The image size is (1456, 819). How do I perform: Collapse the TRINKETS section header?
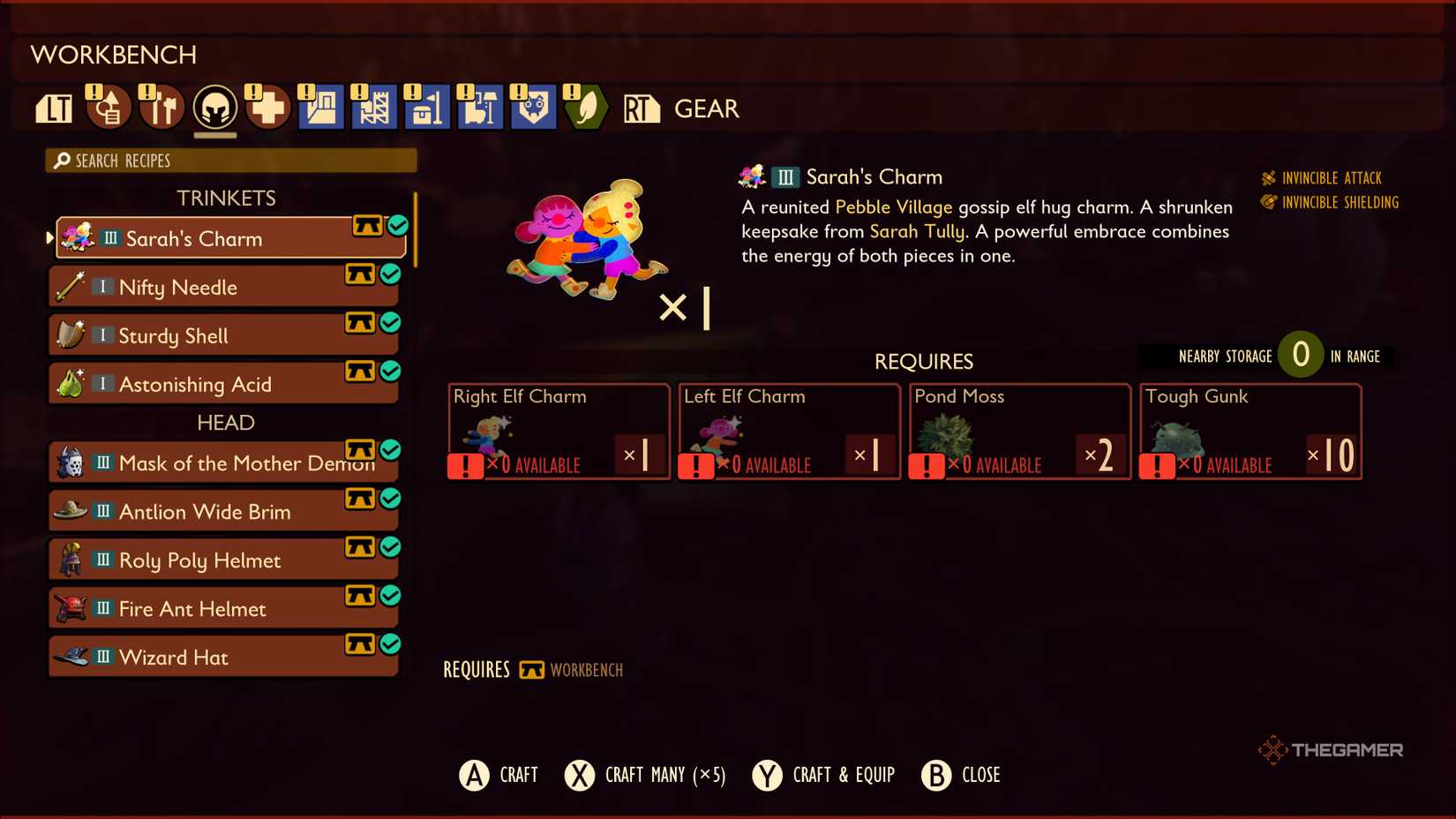pyautogui.click(x=228, y=198)
